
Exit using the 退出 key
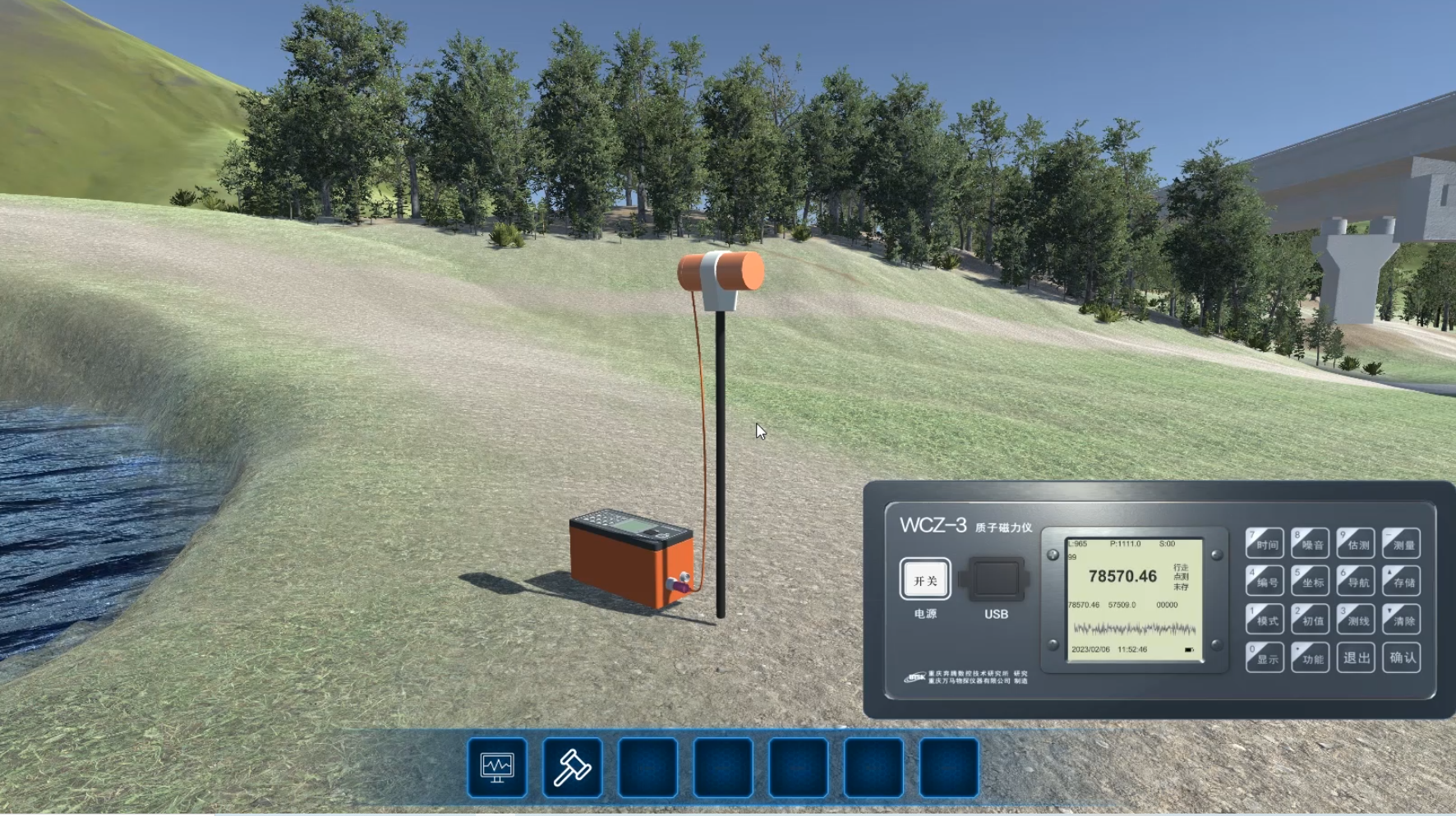[x=1356, y=657]
